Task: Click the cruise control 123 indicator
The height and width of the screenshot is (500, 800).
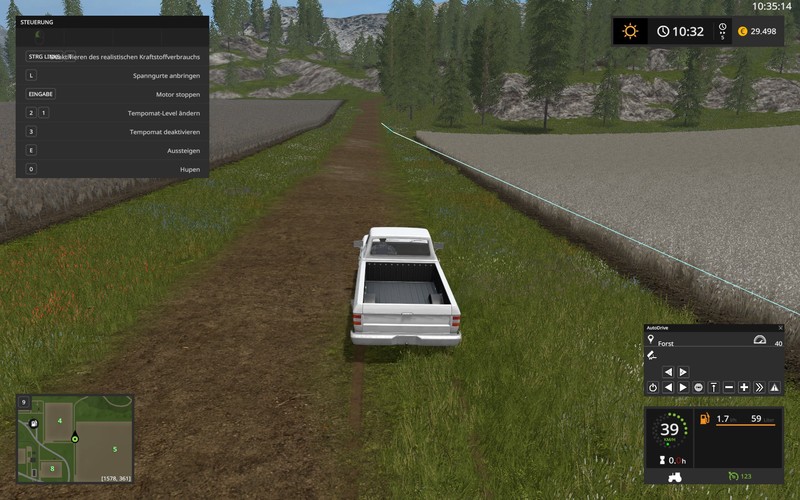Action: tap(740, 476)
